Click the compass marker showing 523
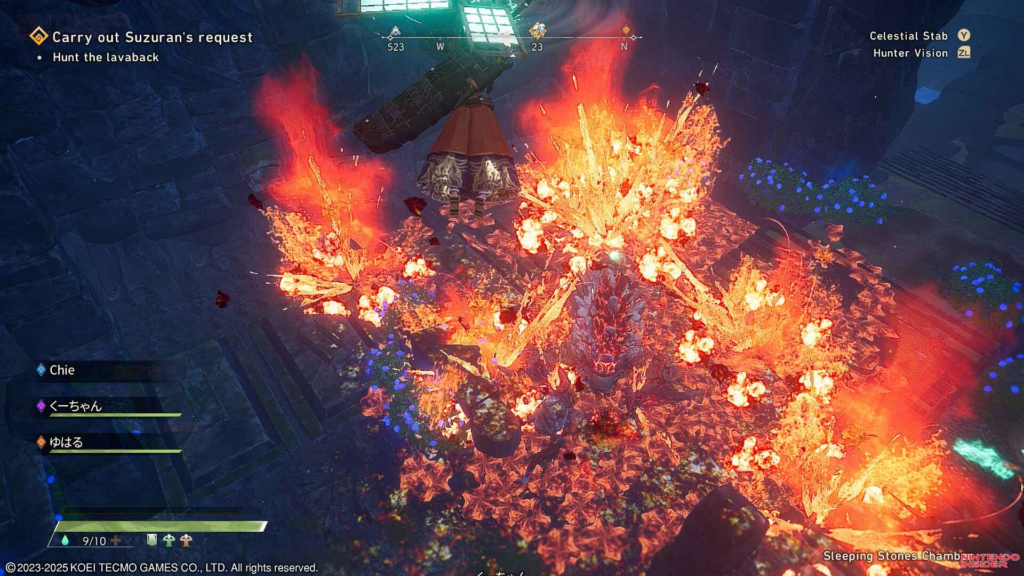This screenshot has width=1024, height=576. (x=396, y=33)
